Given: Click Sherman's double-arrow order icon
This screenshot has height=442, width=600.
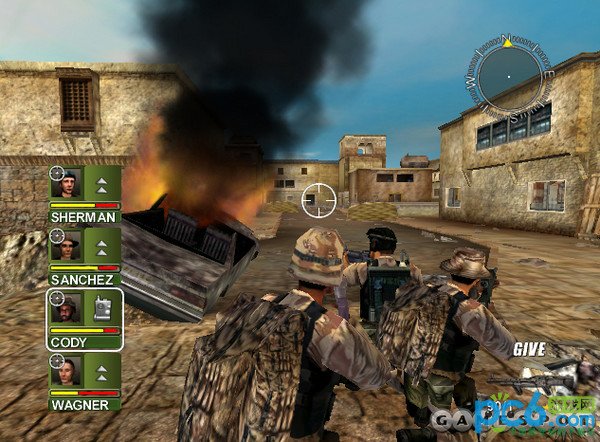Looking at the screenshot, I should (x=102, y=184).
